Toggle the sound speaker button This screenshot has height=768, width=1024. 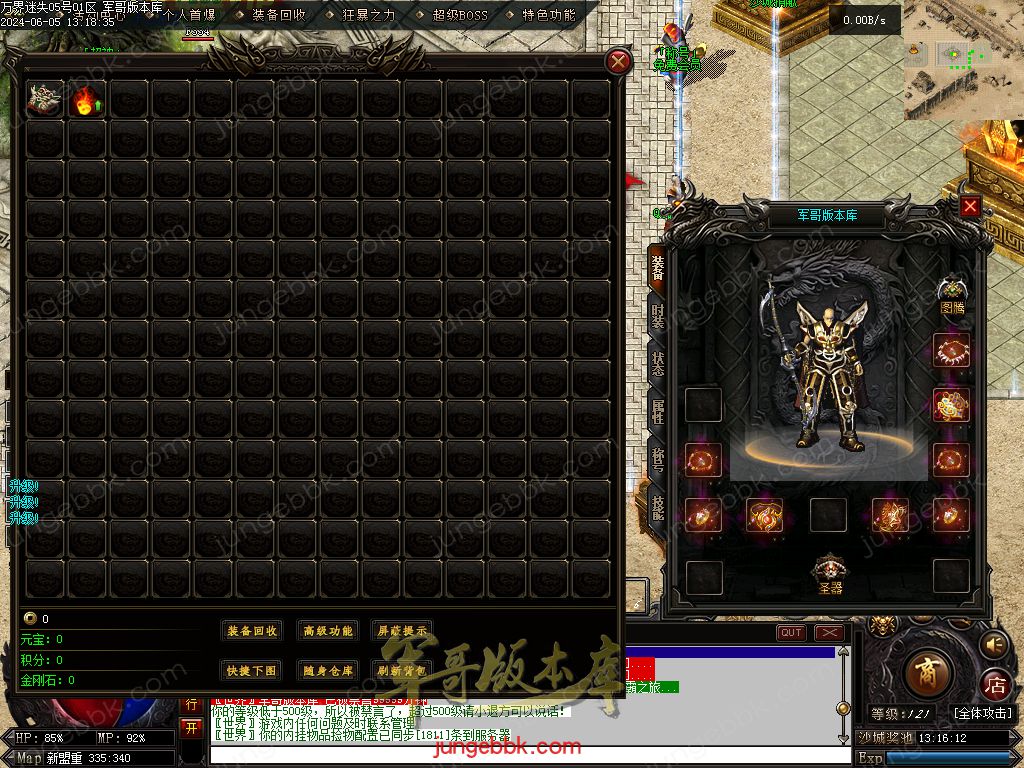(x=993, y=645)
